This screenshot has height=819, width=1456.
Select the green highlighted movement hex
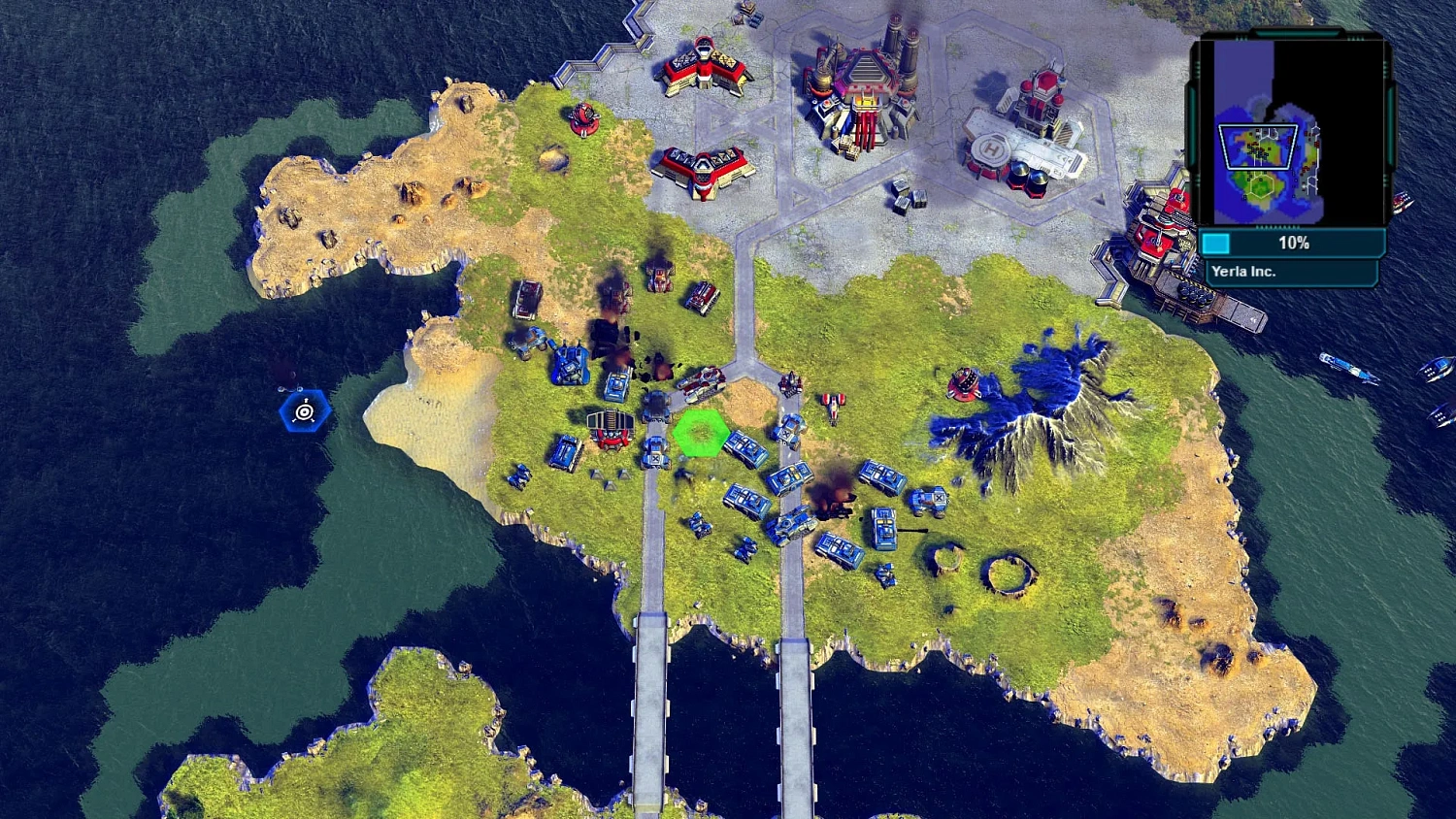tap(701, 434)
